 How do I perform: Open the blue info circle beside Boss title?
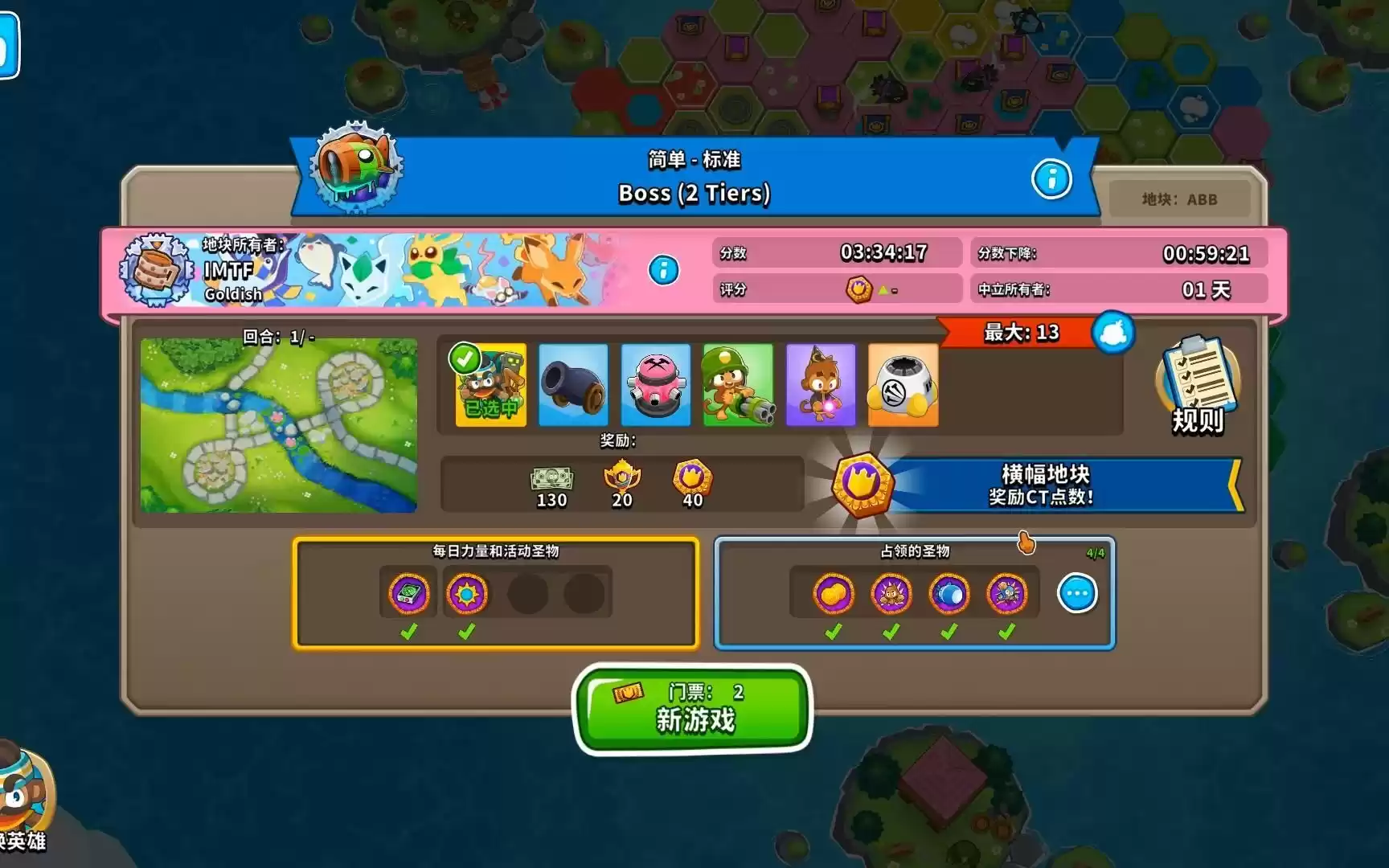1051,180
